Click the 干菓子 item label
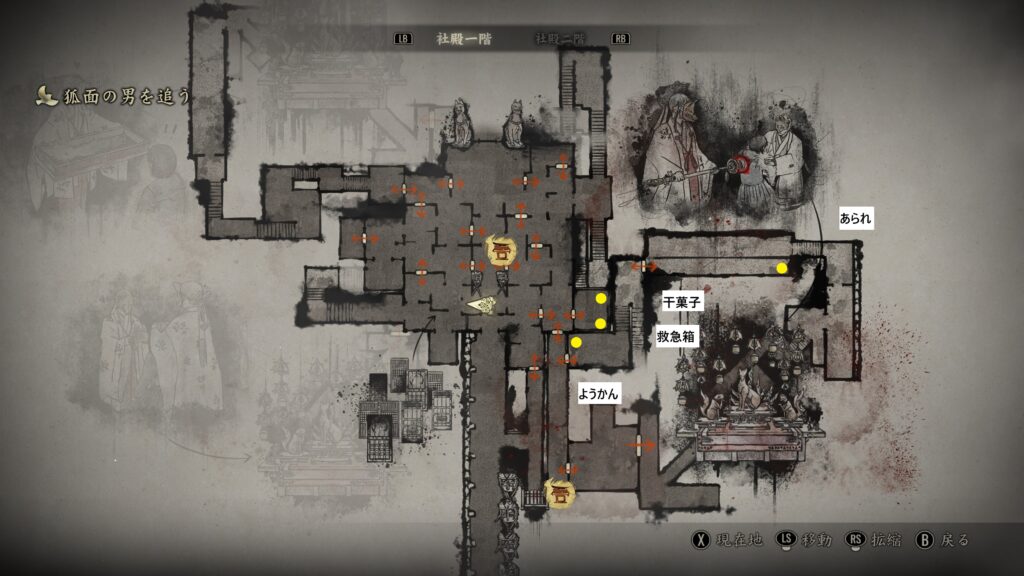 pos(683,301)
